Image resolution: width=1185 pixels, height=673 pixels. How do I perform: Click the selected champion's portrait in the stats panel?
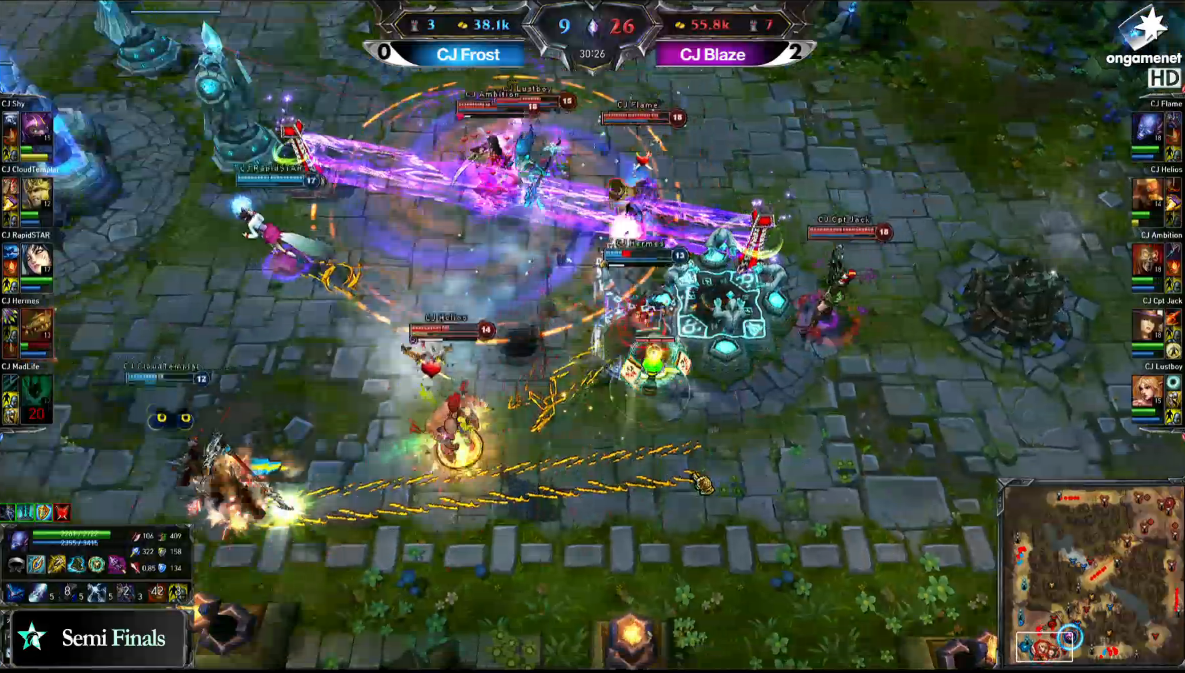(x=18, y=541)
